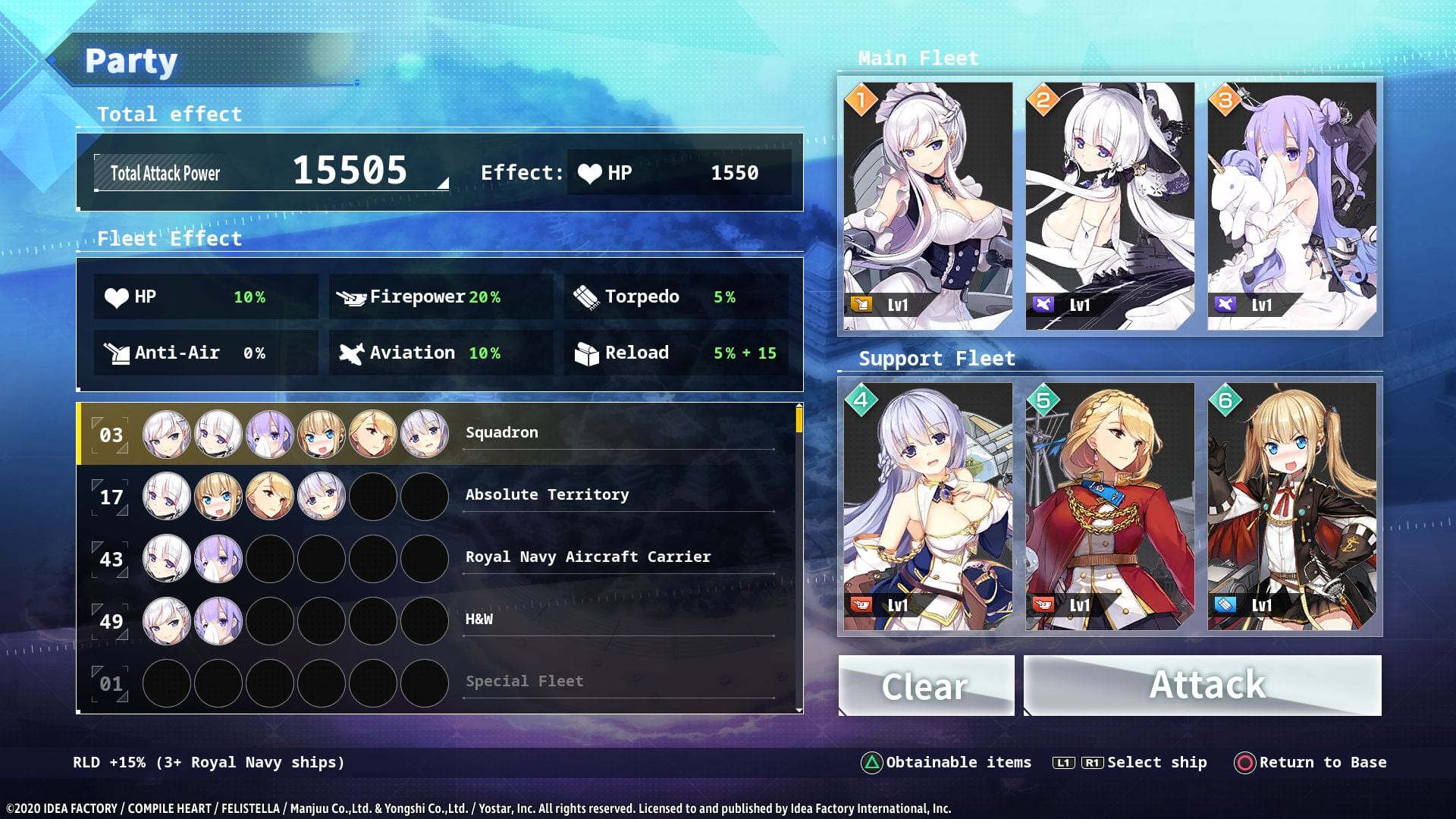Viewport: 1456px width, 819px height.
Task: Open the Total Attack Power panel
Action: [x=271, y=173]
